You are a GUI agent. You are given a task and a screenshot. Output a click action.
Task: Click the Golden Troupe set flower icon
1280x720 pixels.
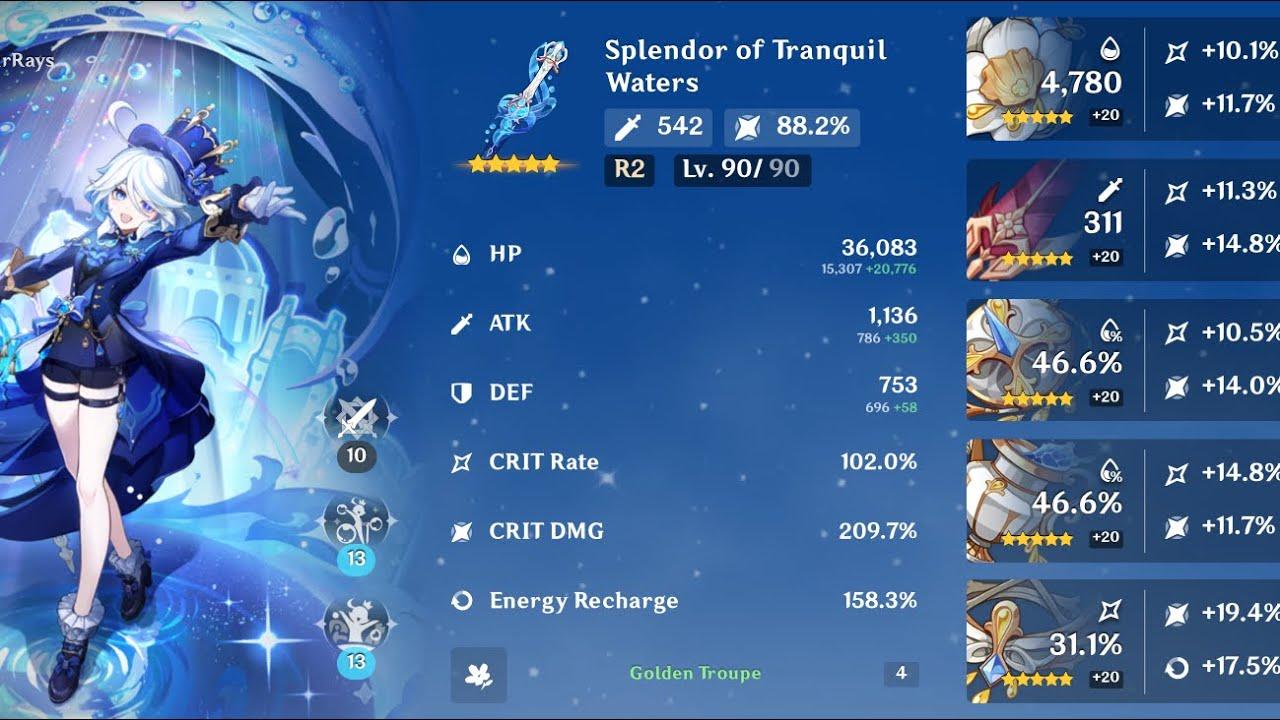[x=478, y=674]
